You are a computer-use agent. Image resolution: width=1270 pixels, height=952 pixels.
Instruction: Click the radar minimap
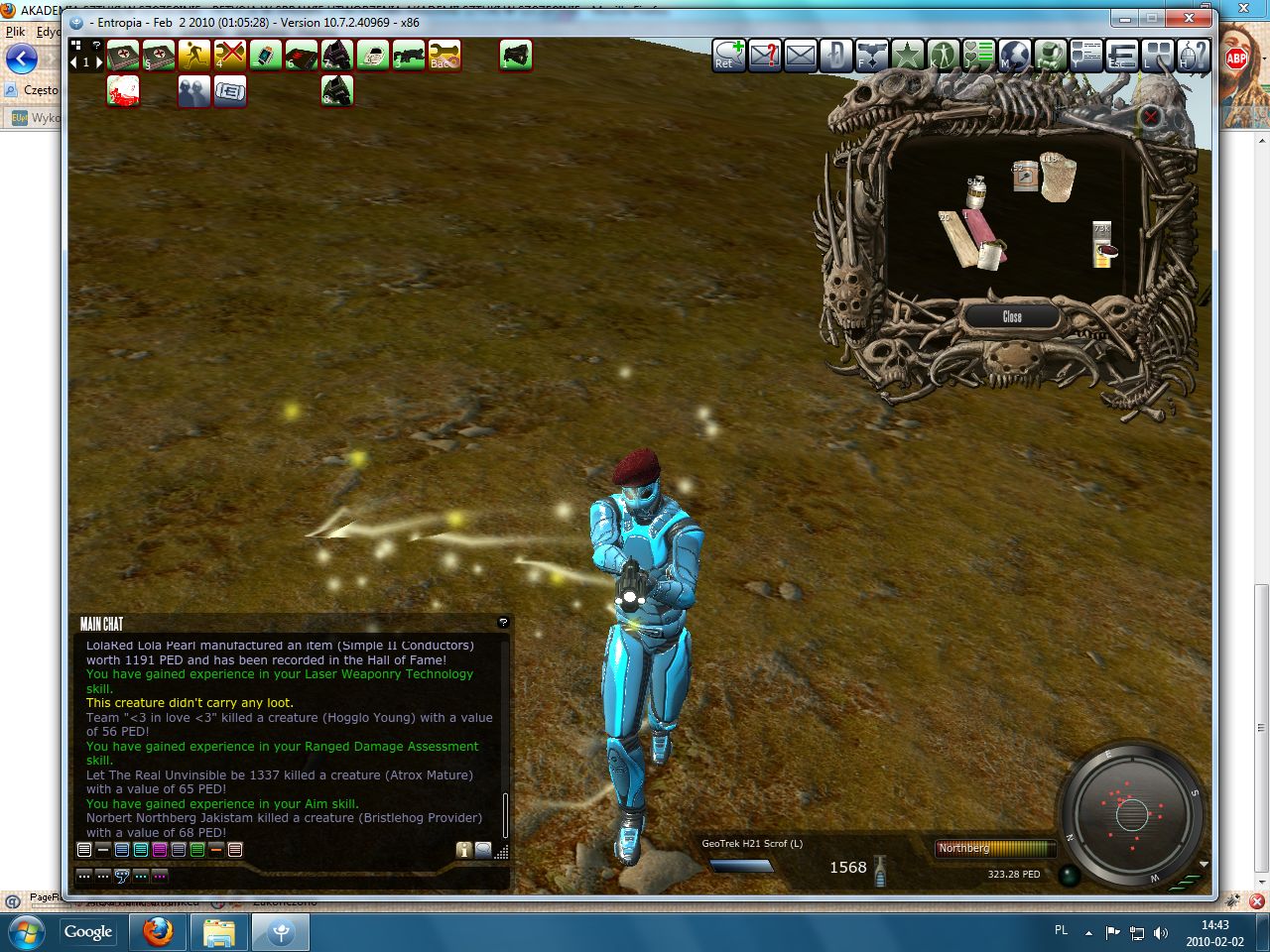click(1130, 815)
